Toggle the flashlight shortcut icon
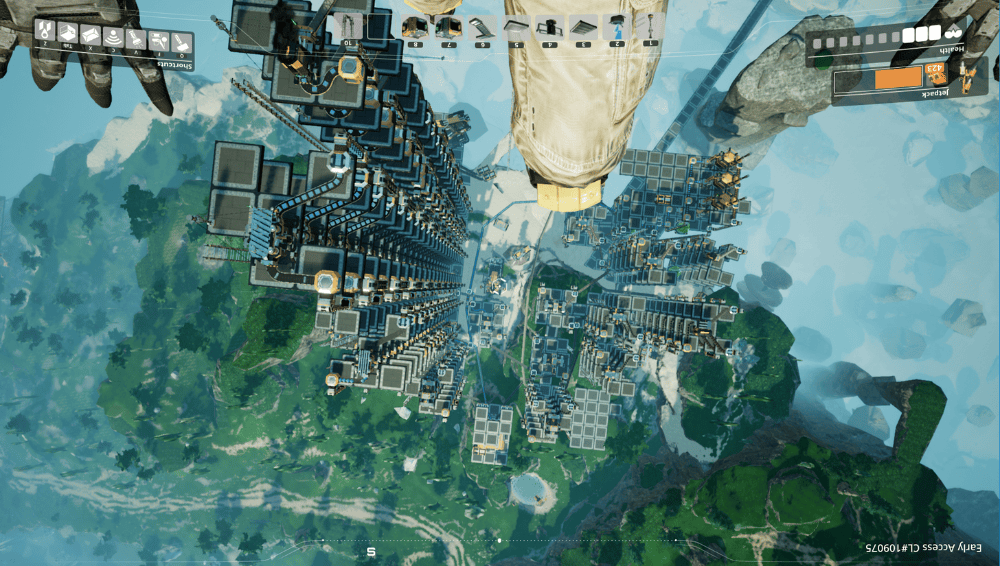 (136, 39)
